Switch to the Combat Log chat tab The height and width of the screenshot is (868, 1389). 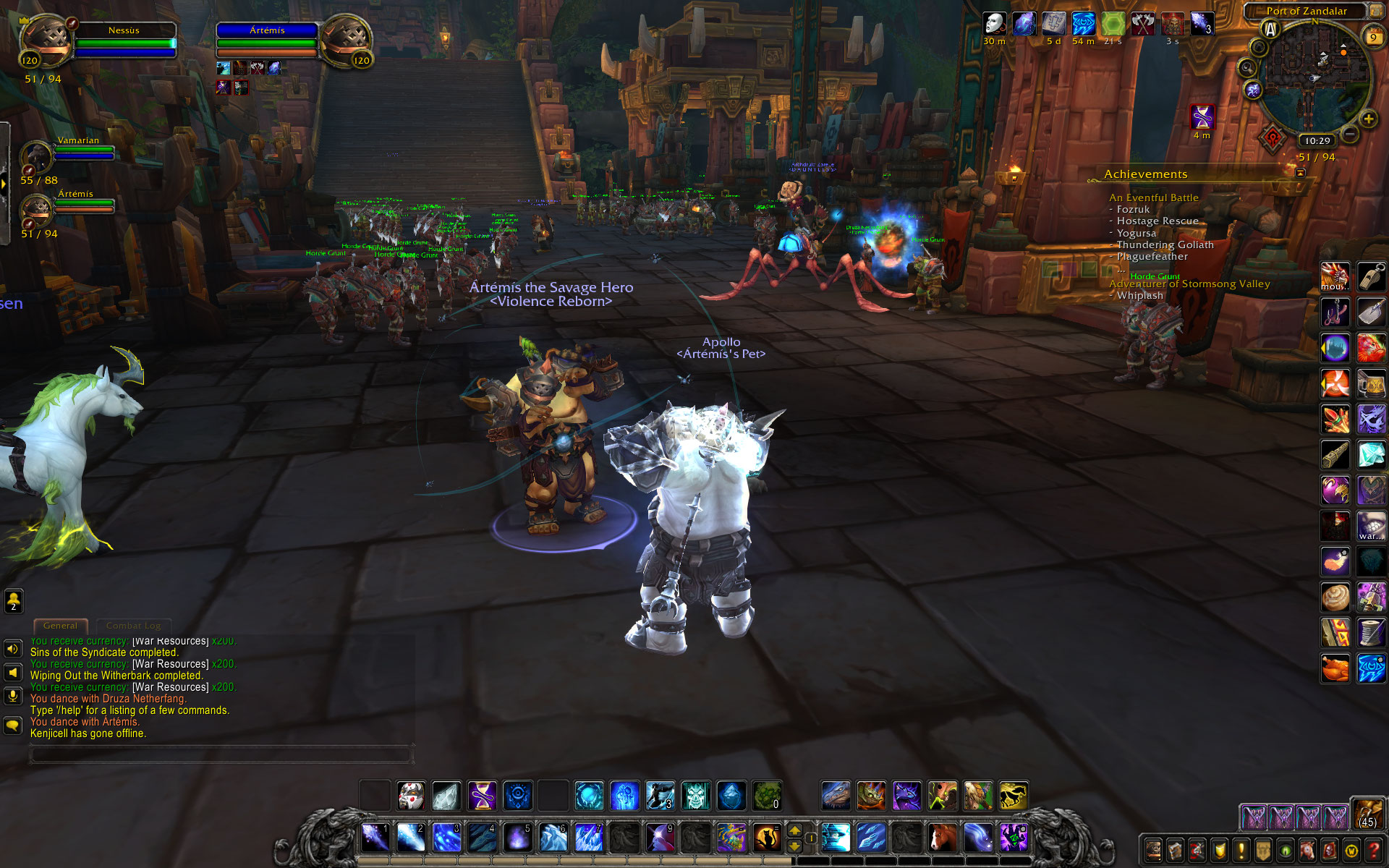pyautogui.click(x=133, y=626)
